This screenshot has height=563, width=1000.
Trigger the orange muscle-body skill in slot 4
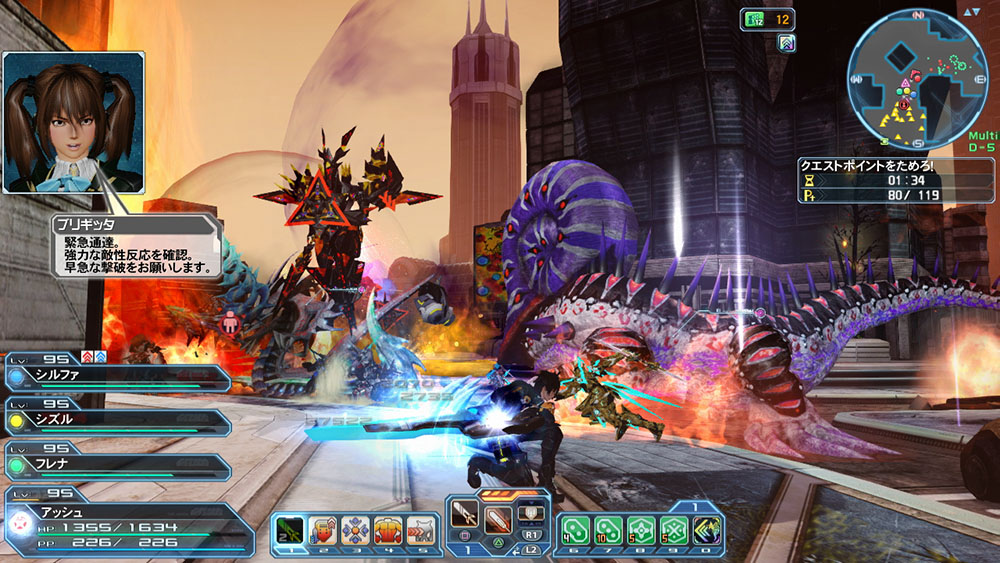pyautogui.click(x=388, y=528)
